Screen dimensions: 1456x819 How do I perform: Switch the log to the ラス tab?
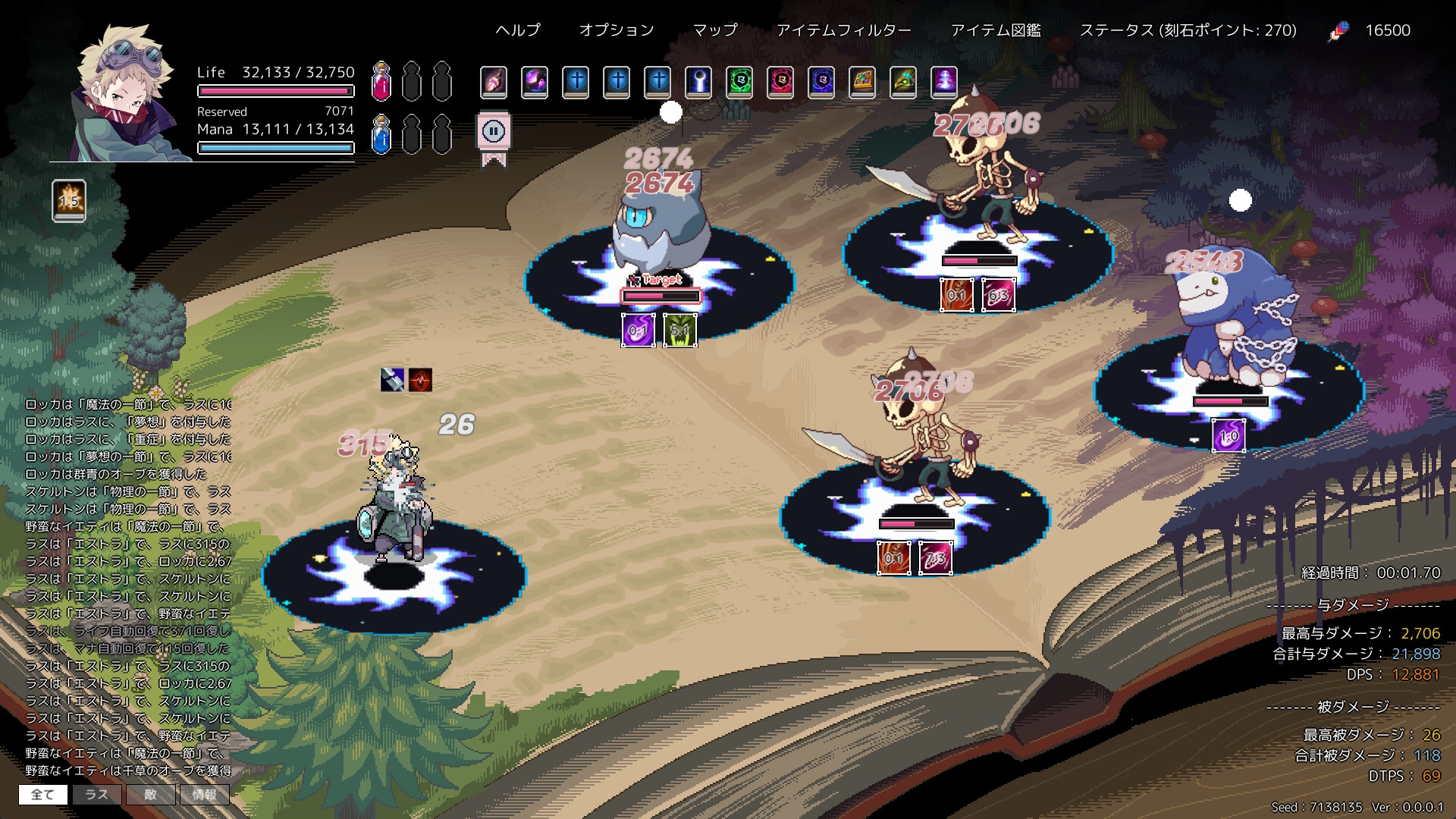pyautogui.click(x=96, y=794)
